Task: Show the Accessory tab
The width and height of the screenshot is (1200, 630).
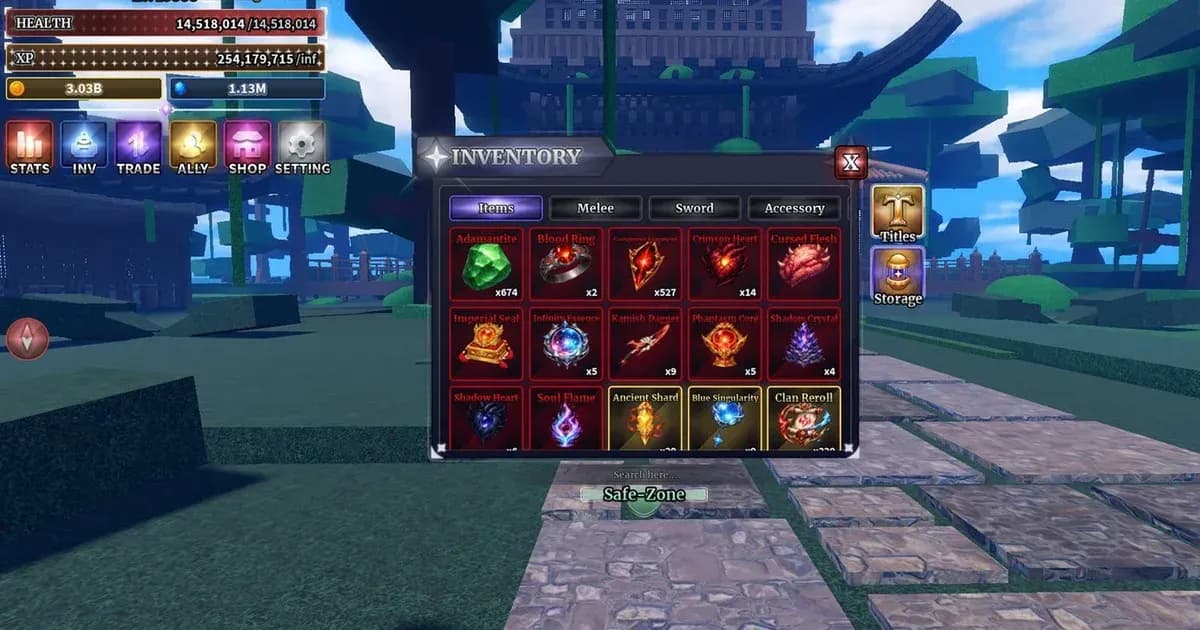Action: pyautogui.click(x=794, y=208)
